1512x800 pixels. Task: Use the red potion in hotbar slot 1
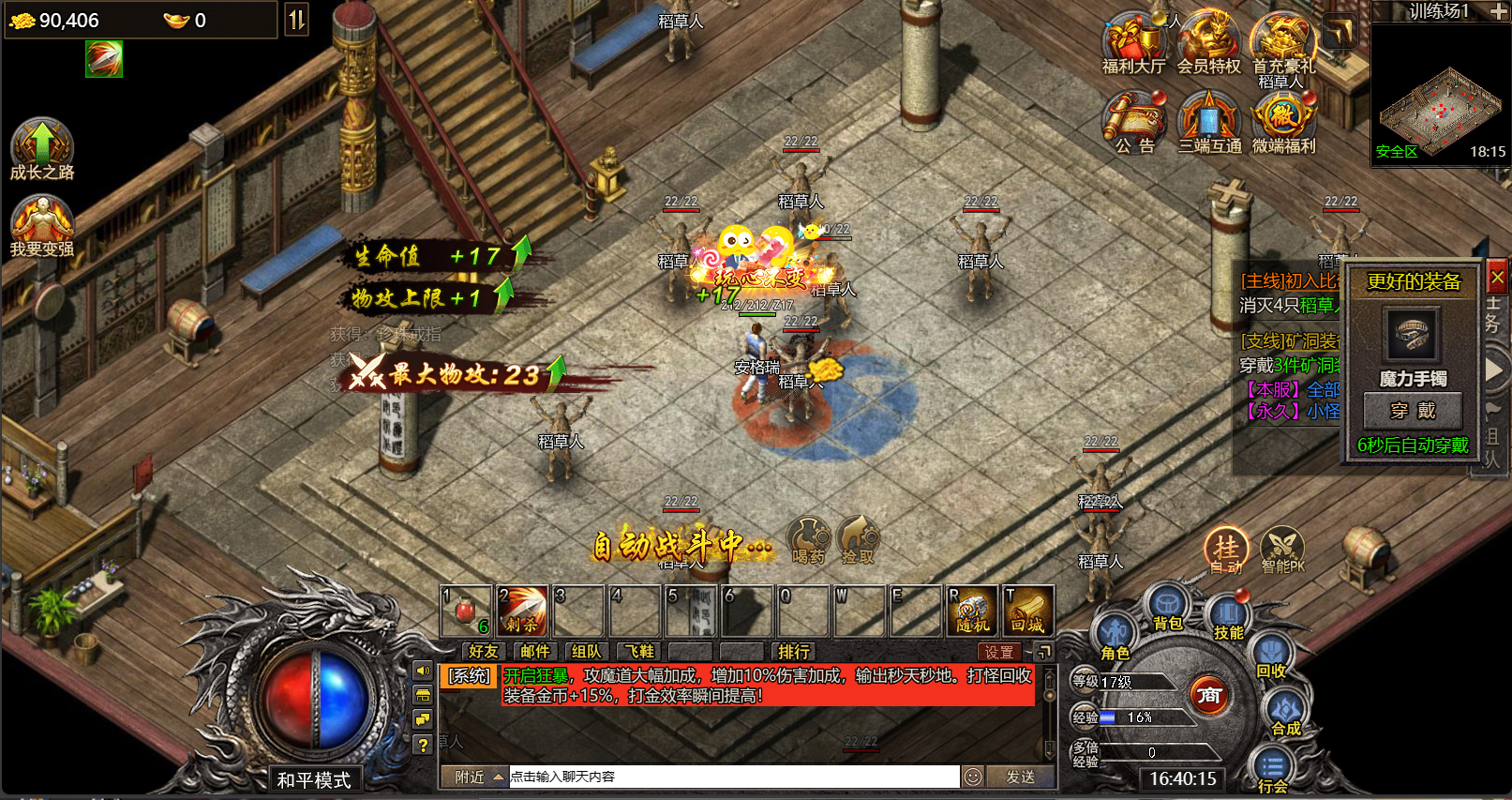coord(466,611)
